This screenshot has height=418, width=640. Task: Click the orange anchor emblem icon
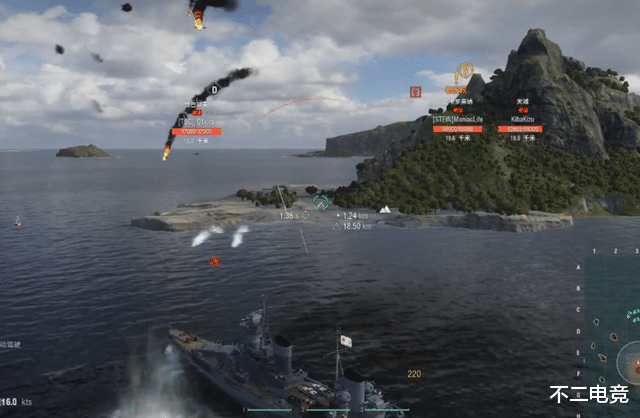pos(464,71)
